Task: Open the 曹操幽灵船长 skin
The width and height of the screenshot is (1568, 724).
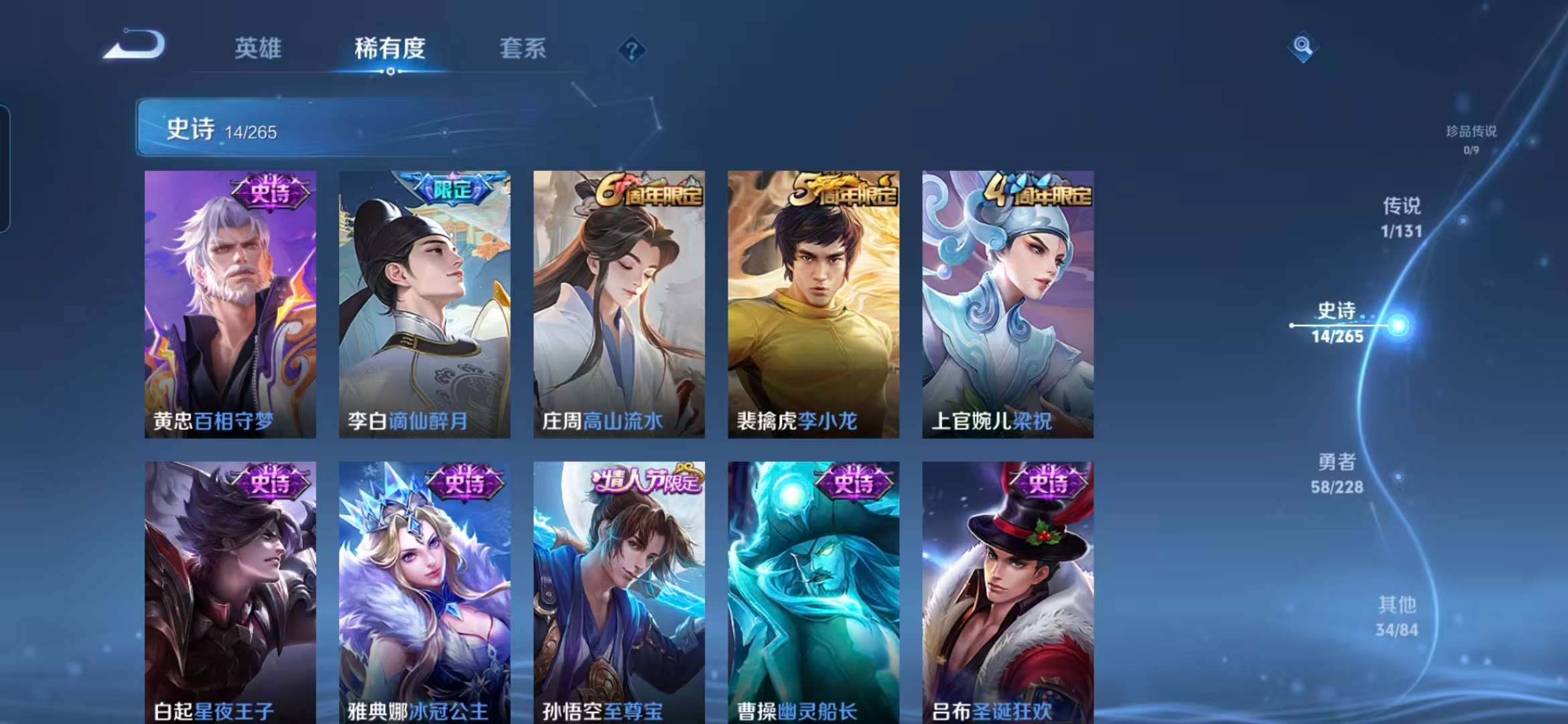Action: [x=811, y=590]
